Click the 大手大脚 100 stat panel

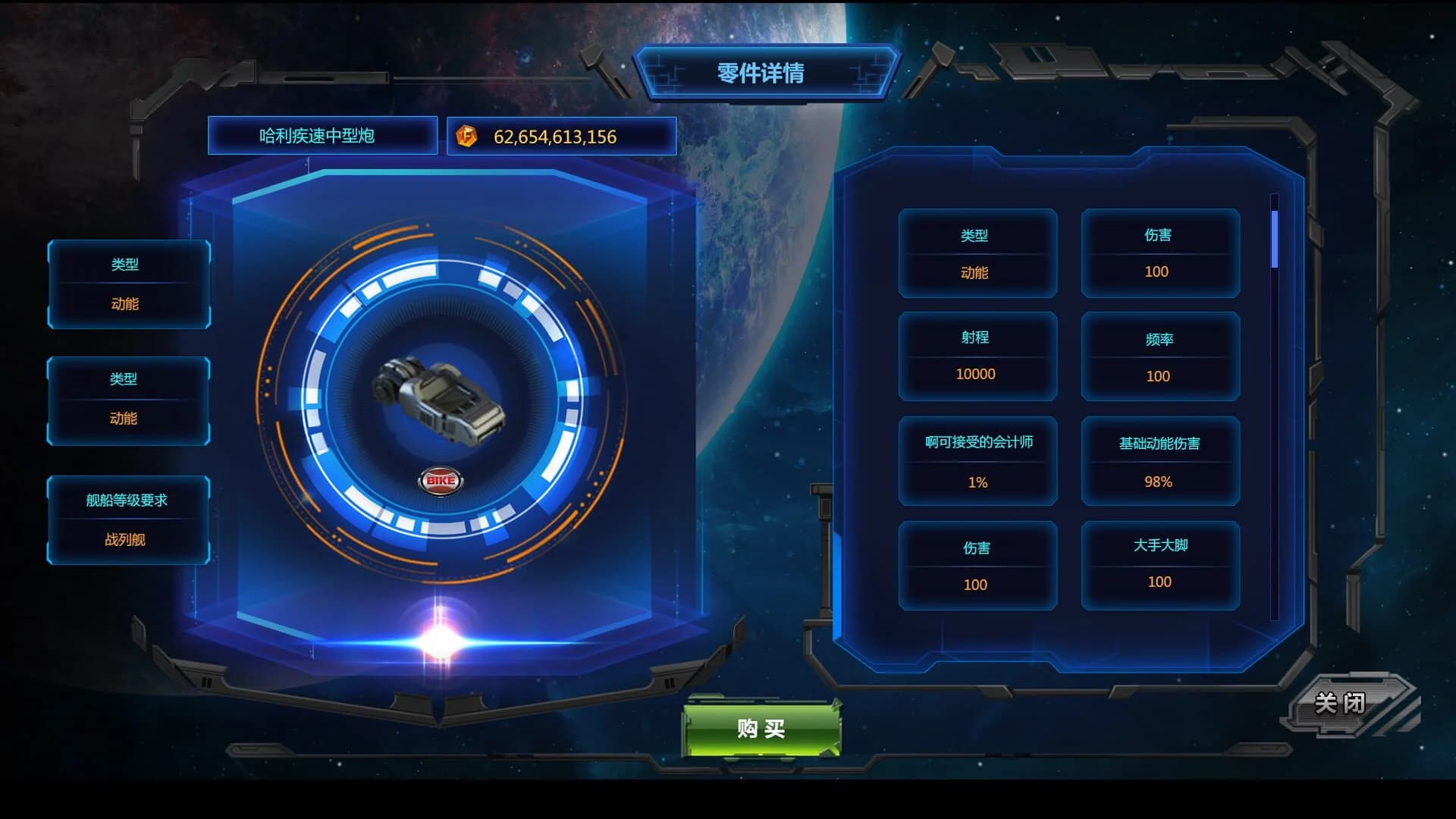1159,564
